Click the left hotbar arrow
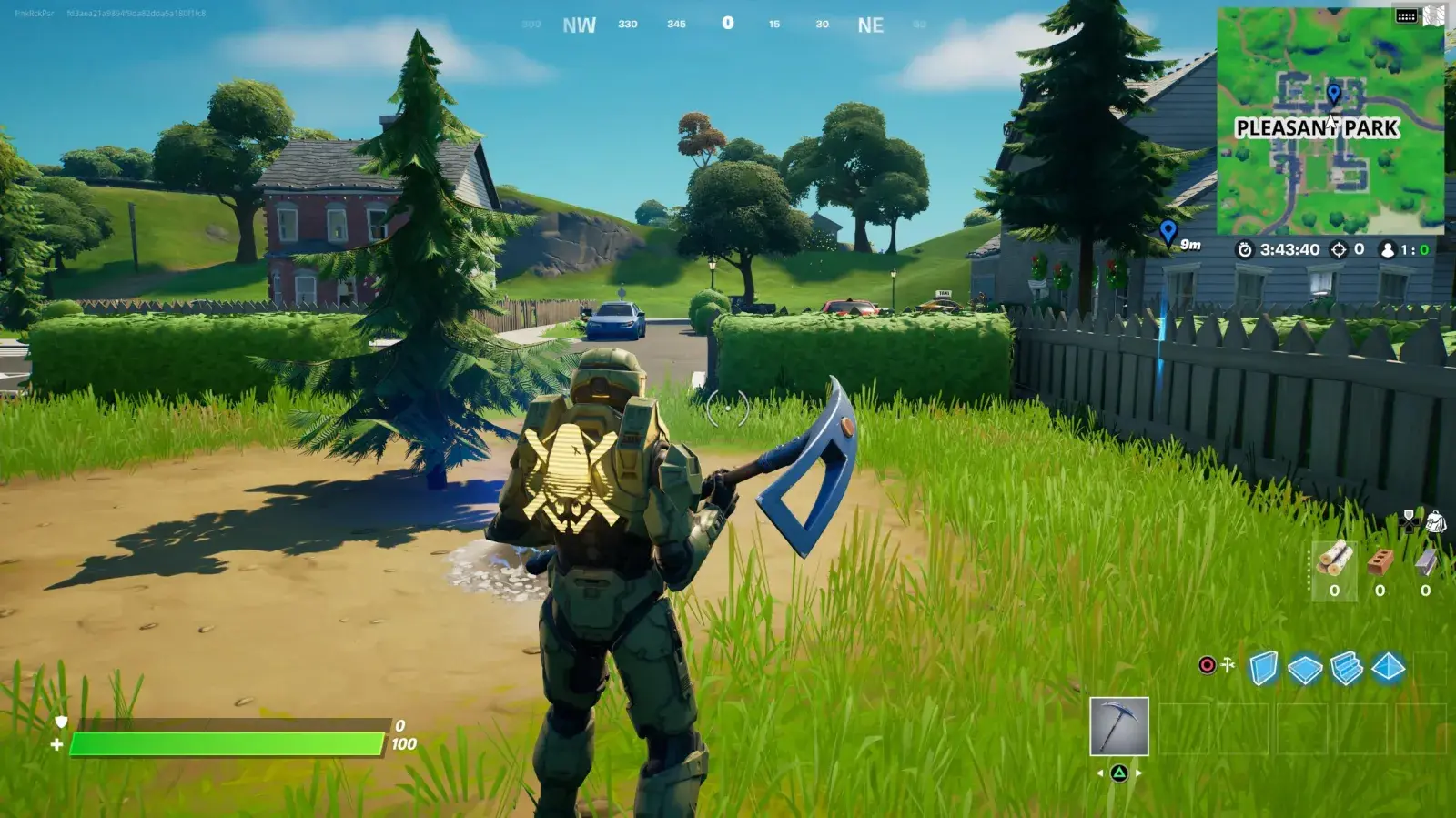The height and width of the screenshot is (818, 1456). coord(1100,773)
